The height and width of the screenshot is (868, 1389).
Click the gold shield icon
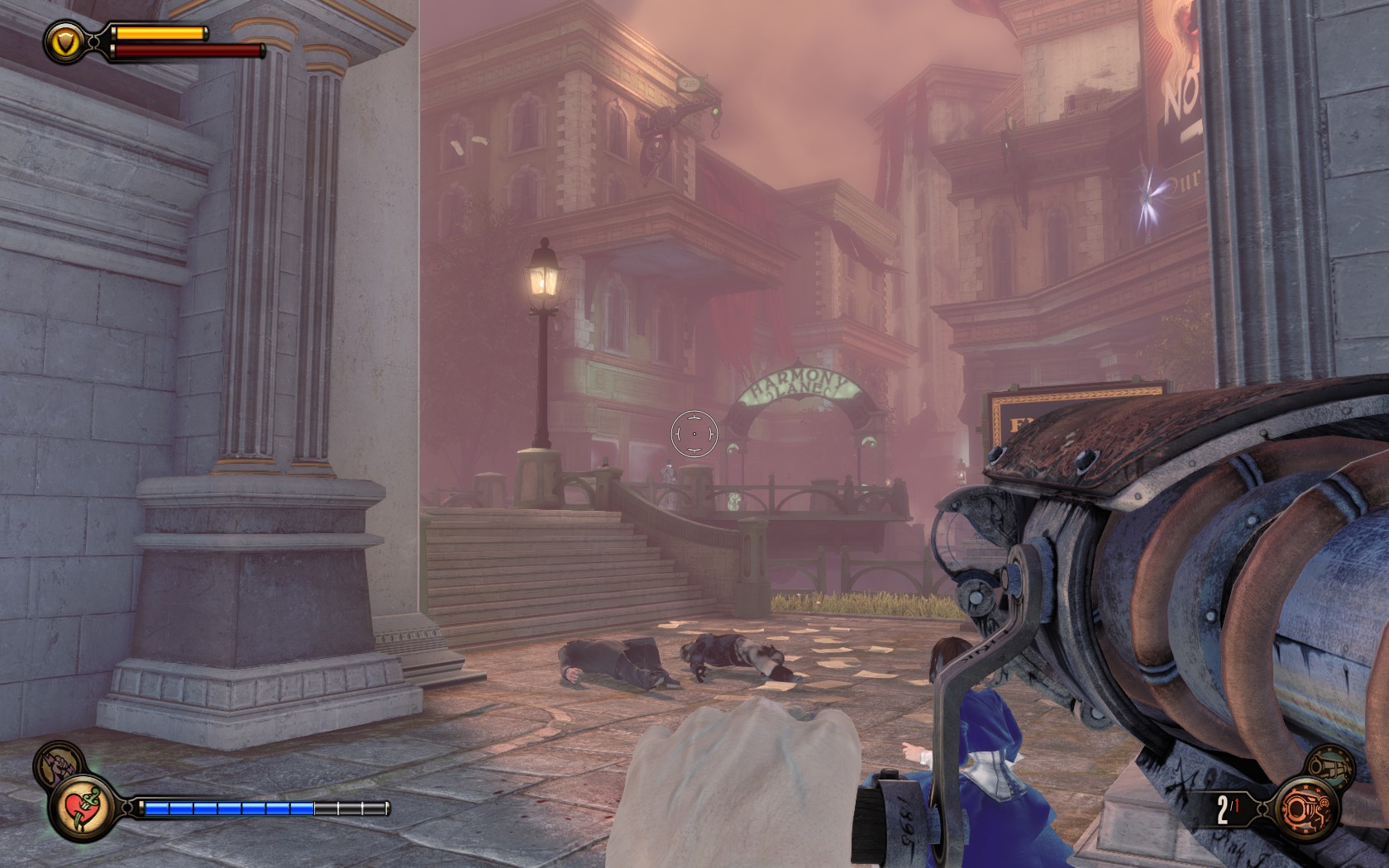click(64, 41)
